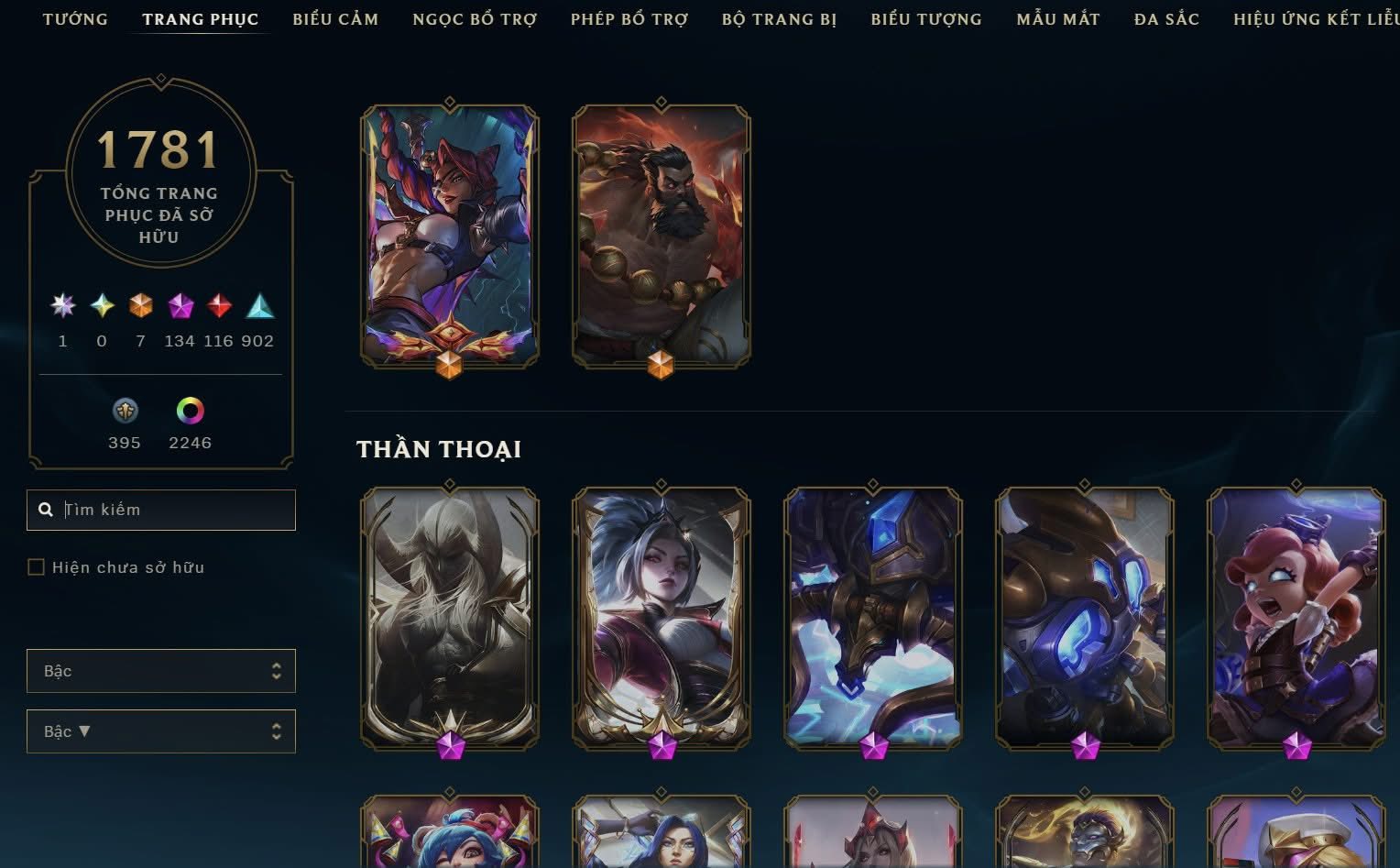Viewport: 1400px width, 868px height.
Task: Select the red gem icon showing 116
Action: 218,307
